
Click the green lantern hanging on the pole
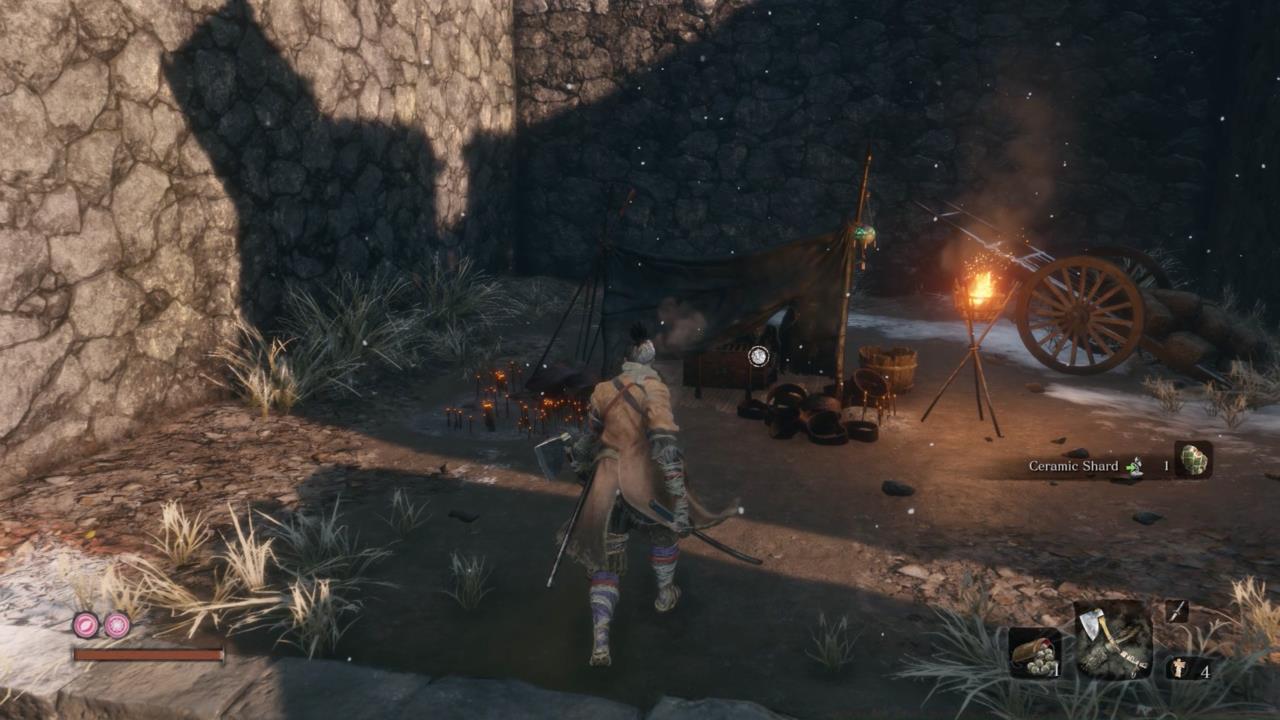[x=866, y=232]
